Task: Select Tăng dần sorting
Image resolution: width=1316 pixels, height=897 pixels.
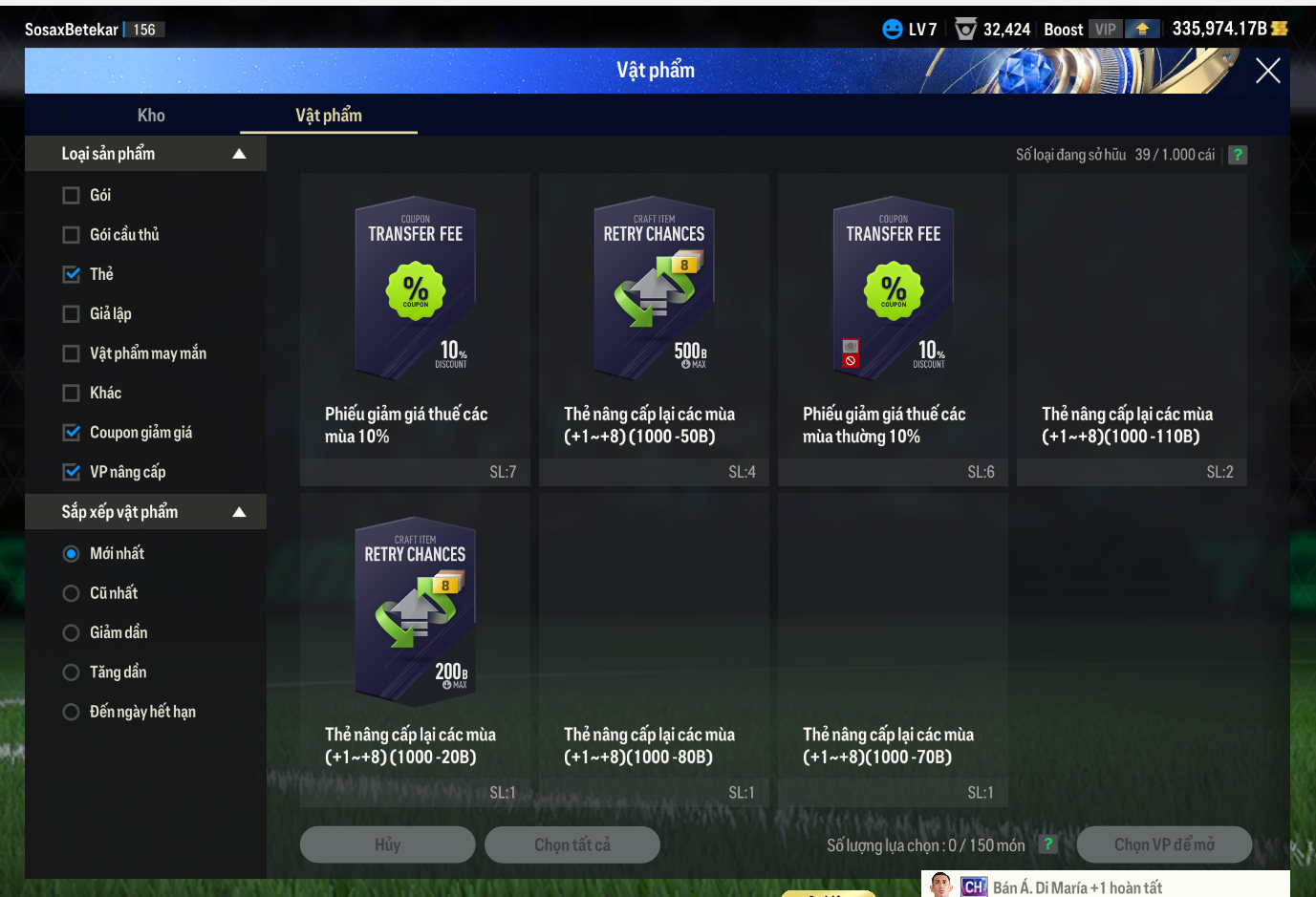Action: pyautogui.click(x=71, y=673)
